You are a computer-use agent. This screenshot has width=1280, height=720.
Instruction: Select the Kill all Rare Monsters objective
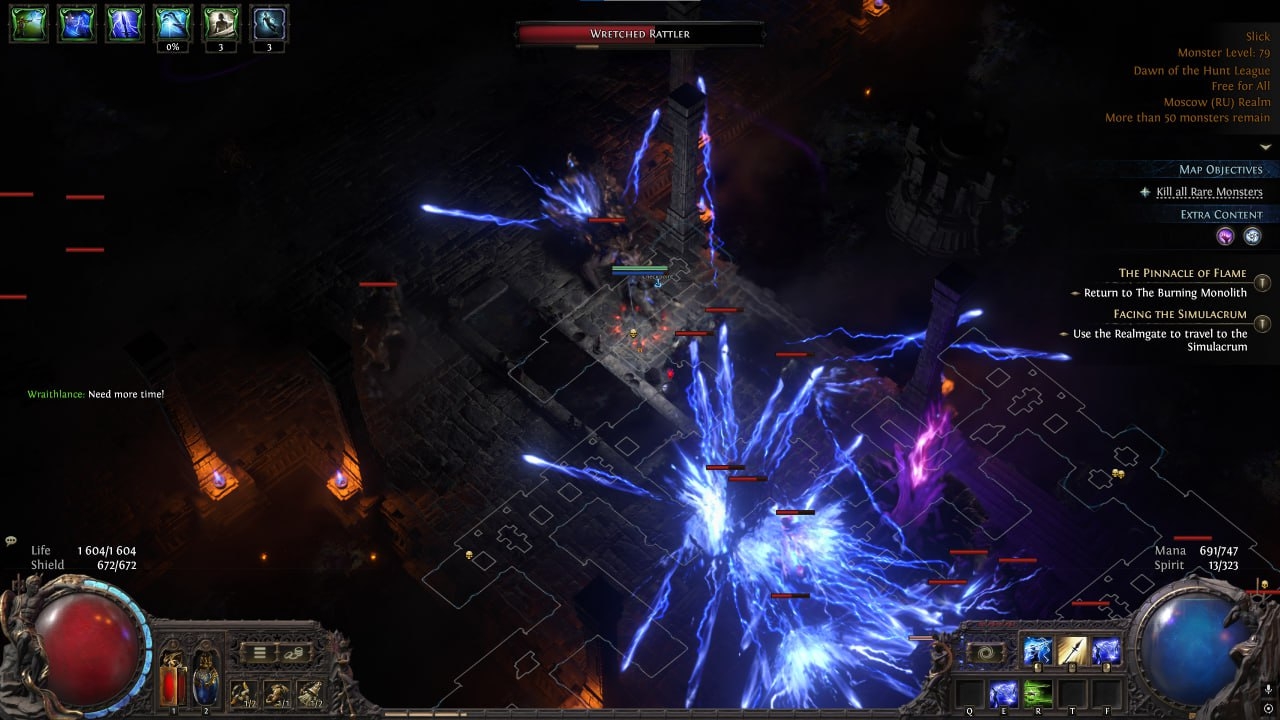click(1208, 192)
